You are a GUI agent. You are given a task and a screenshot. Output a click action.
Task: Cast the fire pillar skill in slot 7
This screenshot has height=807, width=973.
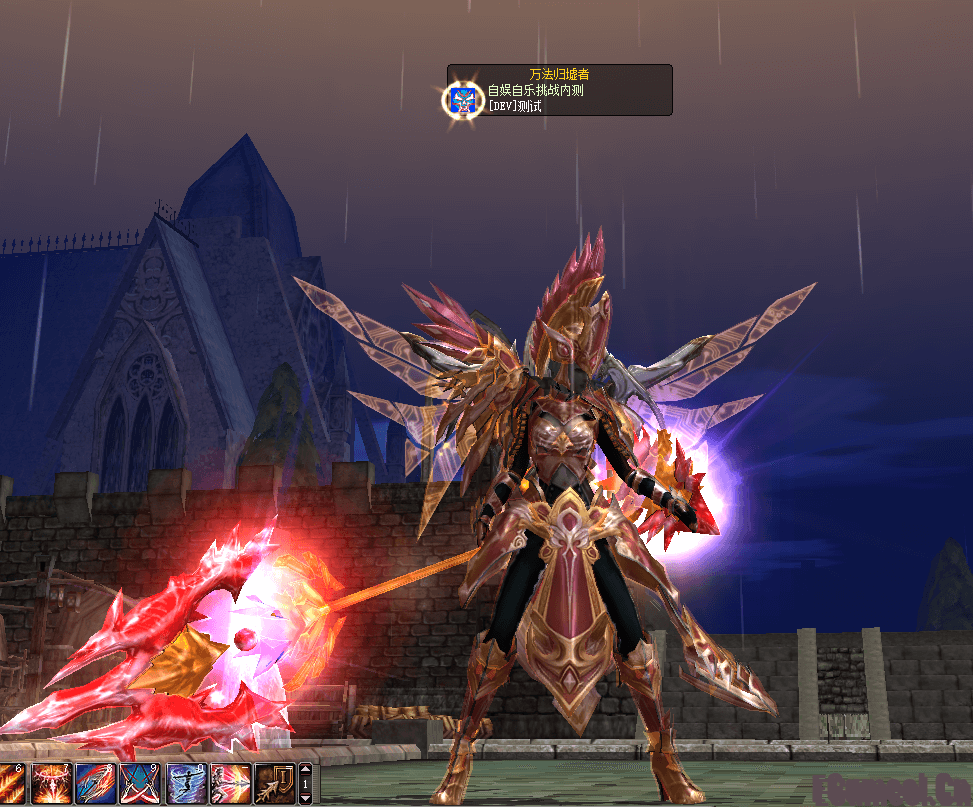click(50, 784)
